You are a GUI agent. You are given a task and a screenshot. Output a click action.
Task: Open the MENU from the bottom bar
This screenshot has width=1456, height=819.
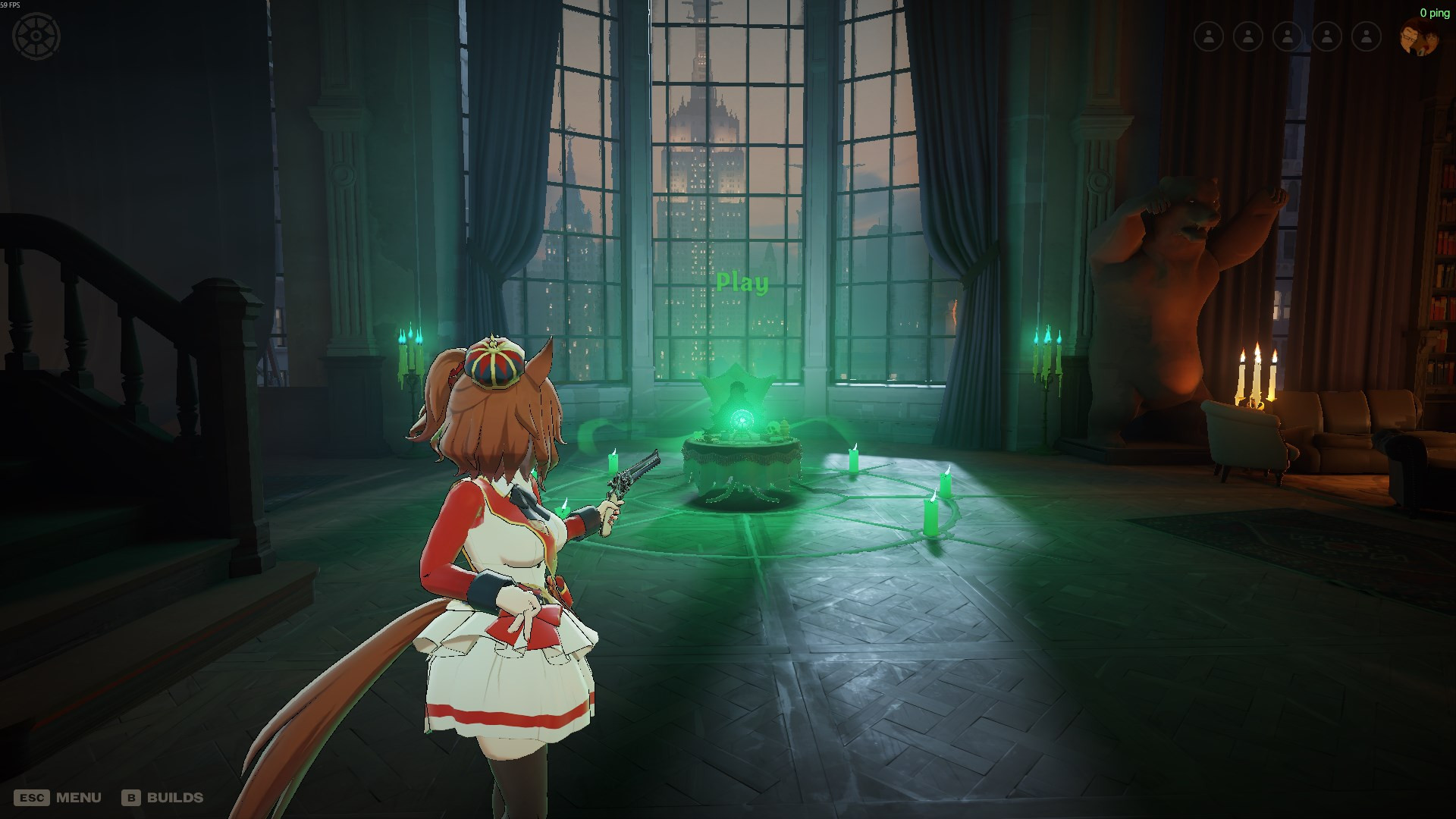point(80,797)
